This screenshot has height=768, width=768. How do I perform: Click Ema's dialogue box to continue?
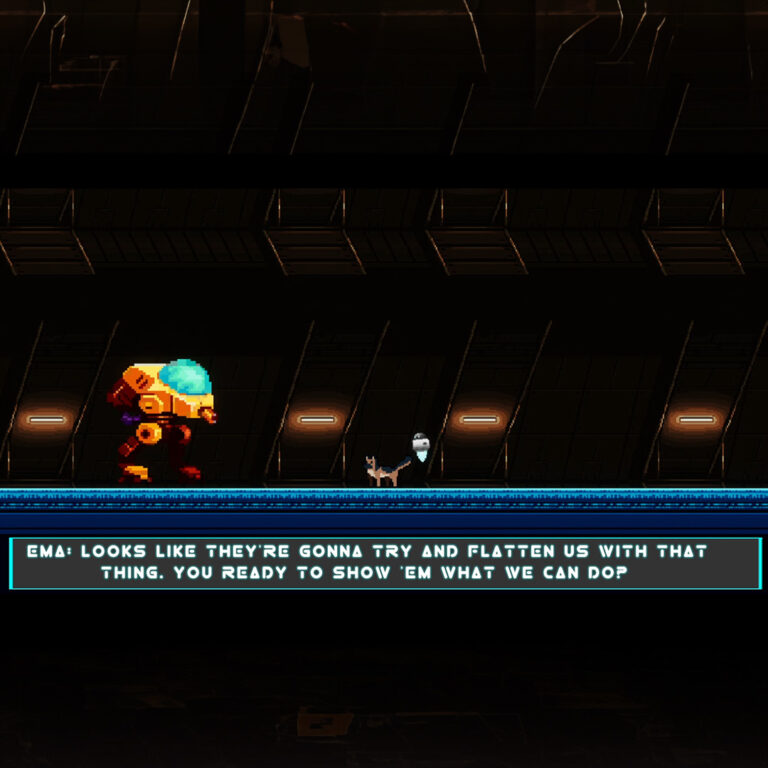(385, 563)
